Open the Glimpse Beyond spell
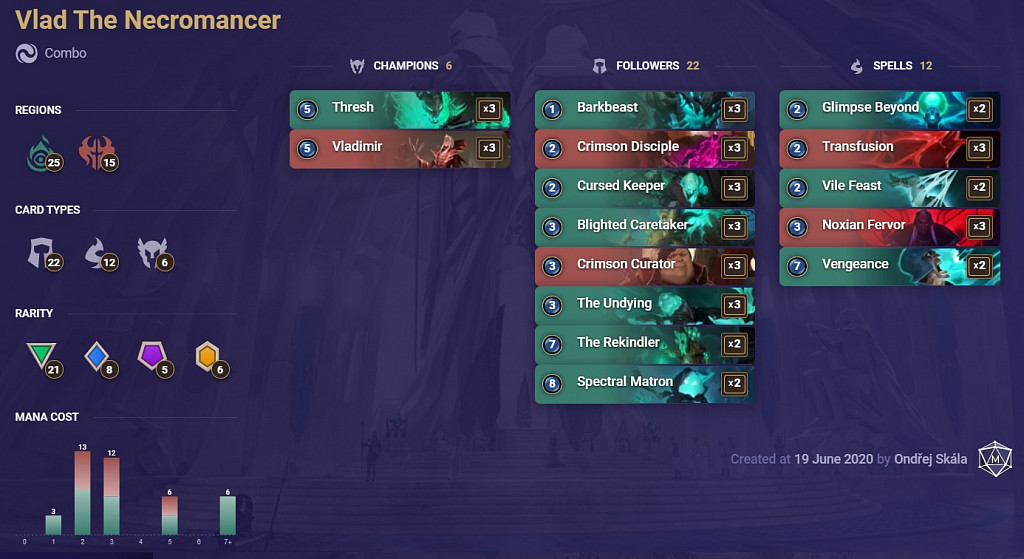This screenshot has width=1024, height=559. (x=889, y=109)
